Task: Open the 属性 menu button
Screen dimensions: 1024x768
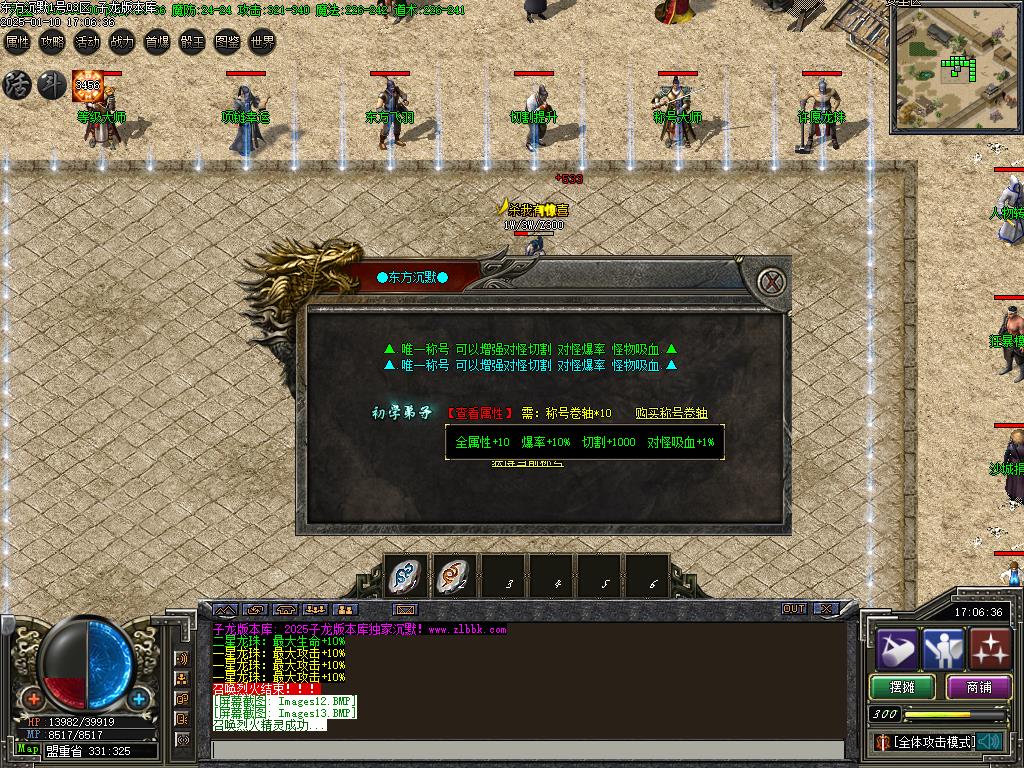Action: click(x=18, y=42)
